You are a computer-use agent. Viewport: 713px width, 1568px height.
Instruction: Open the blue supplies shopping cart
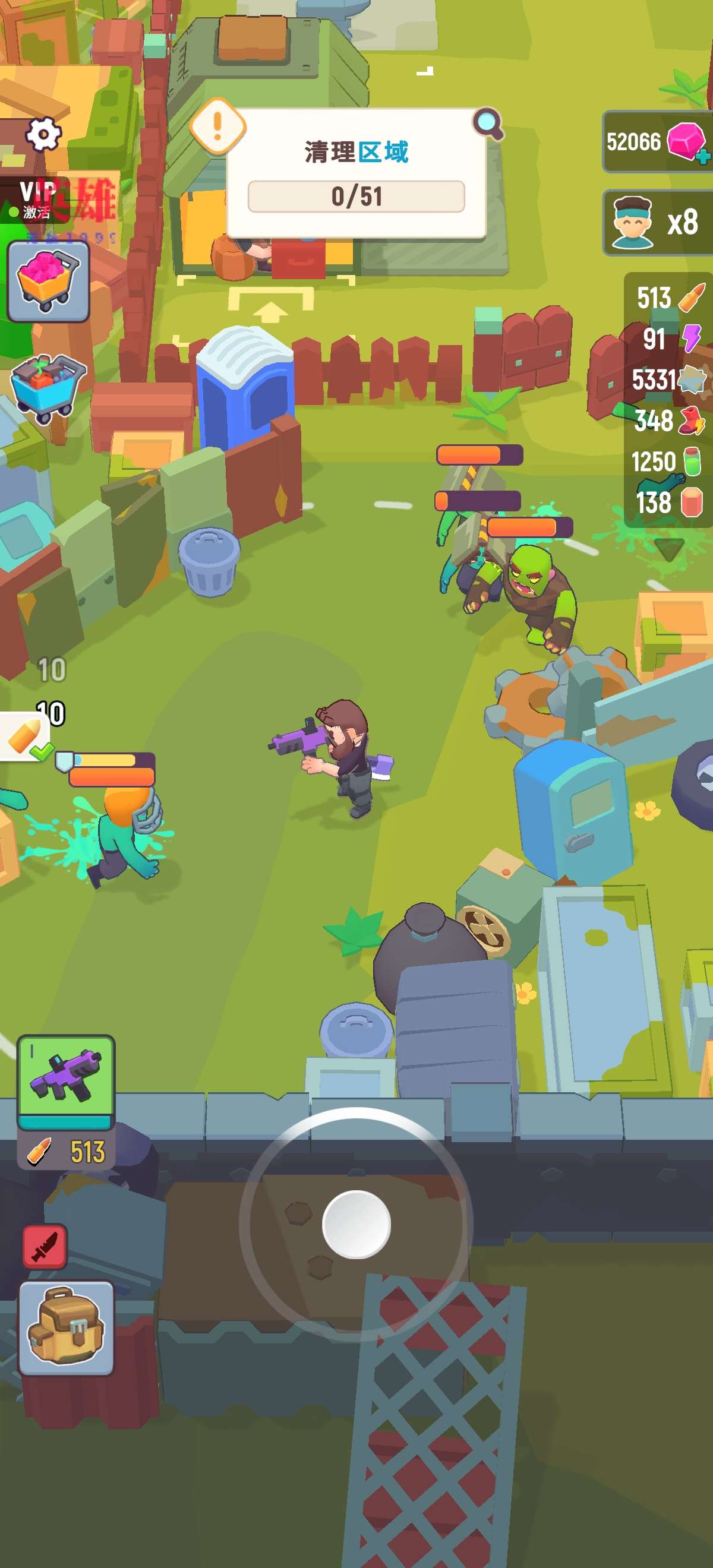48,388
